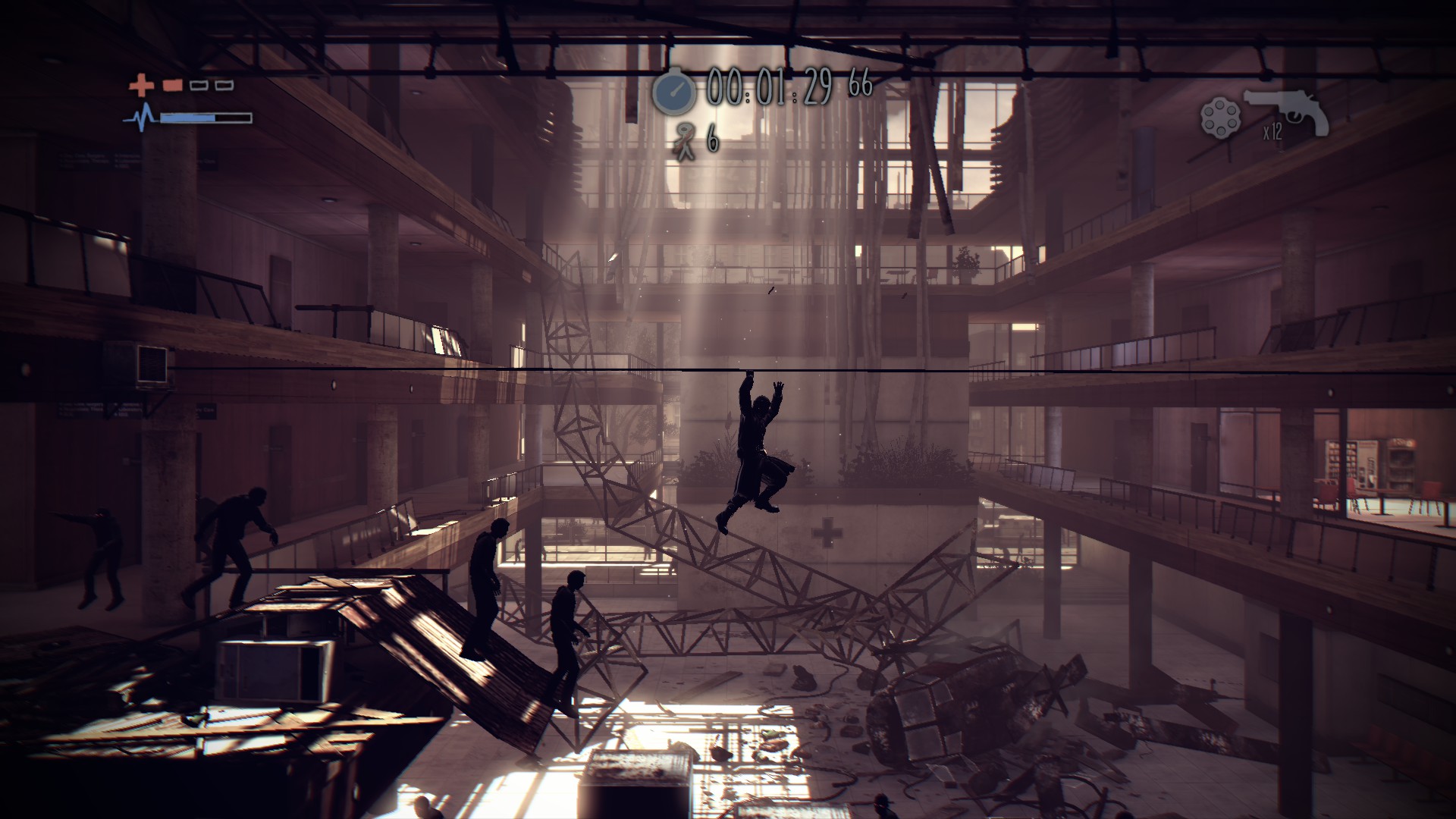The image size is (1456, 819).
Task: Click the red cross health icon
Action: coord(140,85)
